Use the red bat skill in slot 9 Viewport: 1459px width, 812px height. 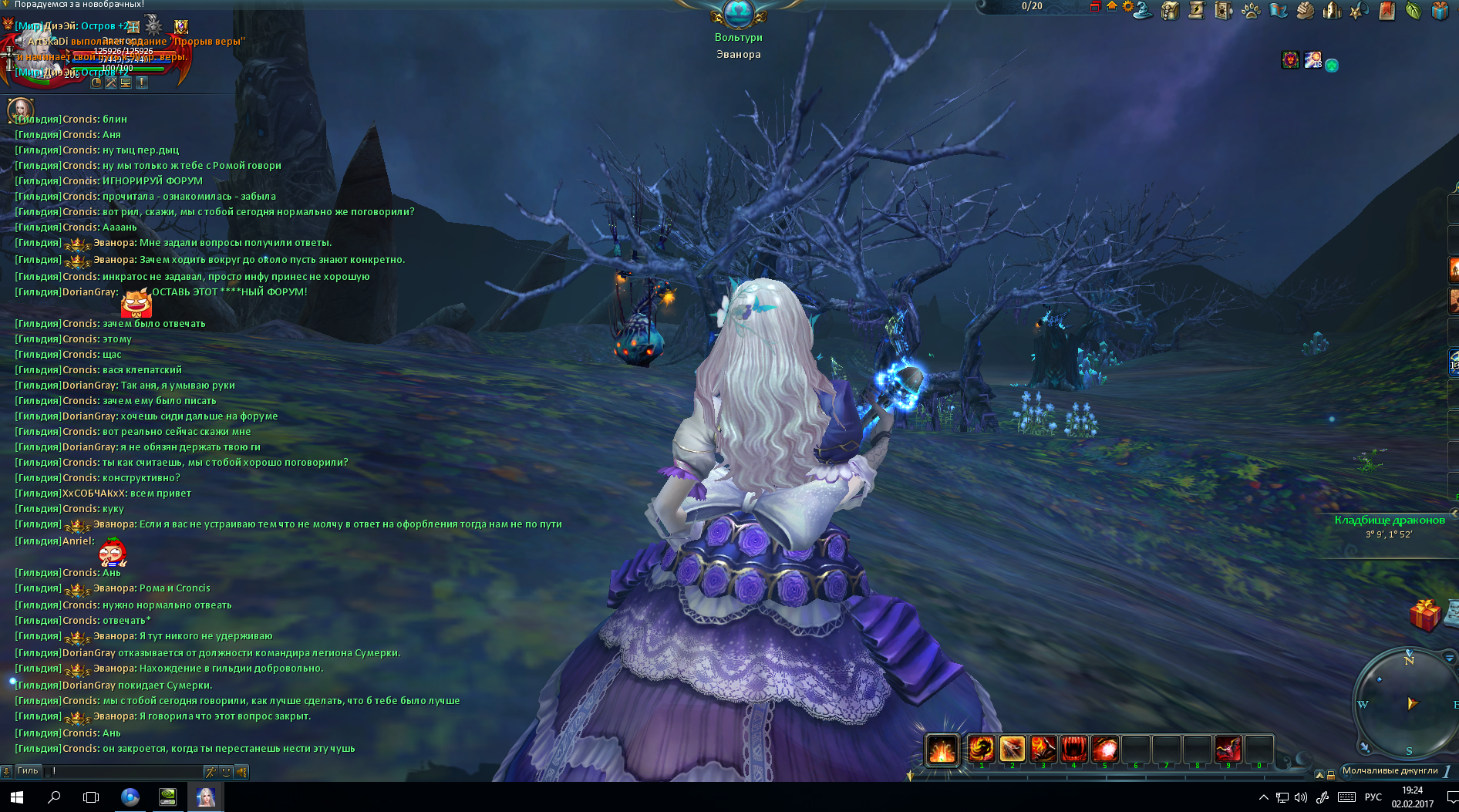coord(1228,748)
